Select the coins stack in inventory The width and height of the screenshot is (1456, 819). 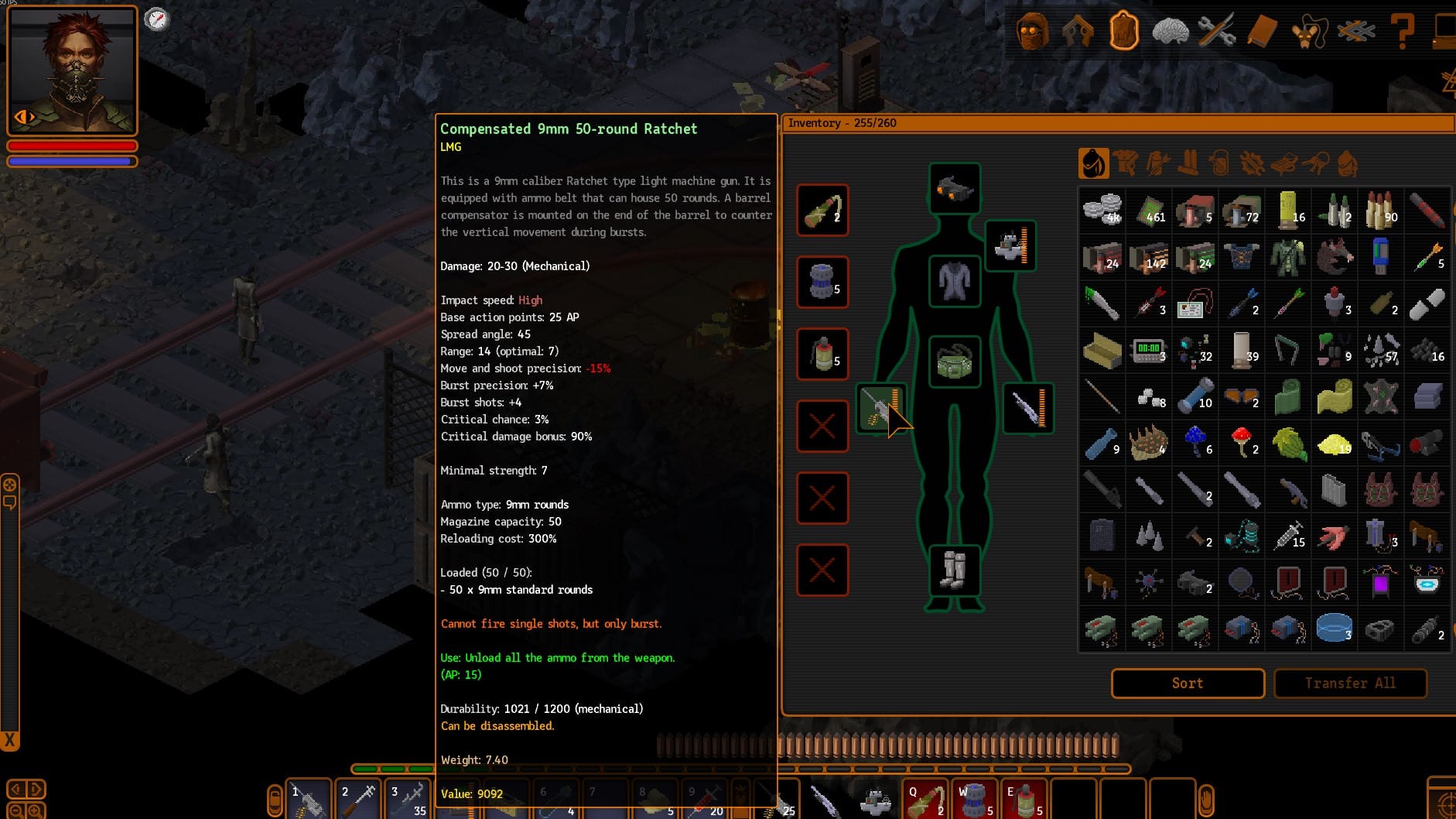click(x=1102, y=209)
